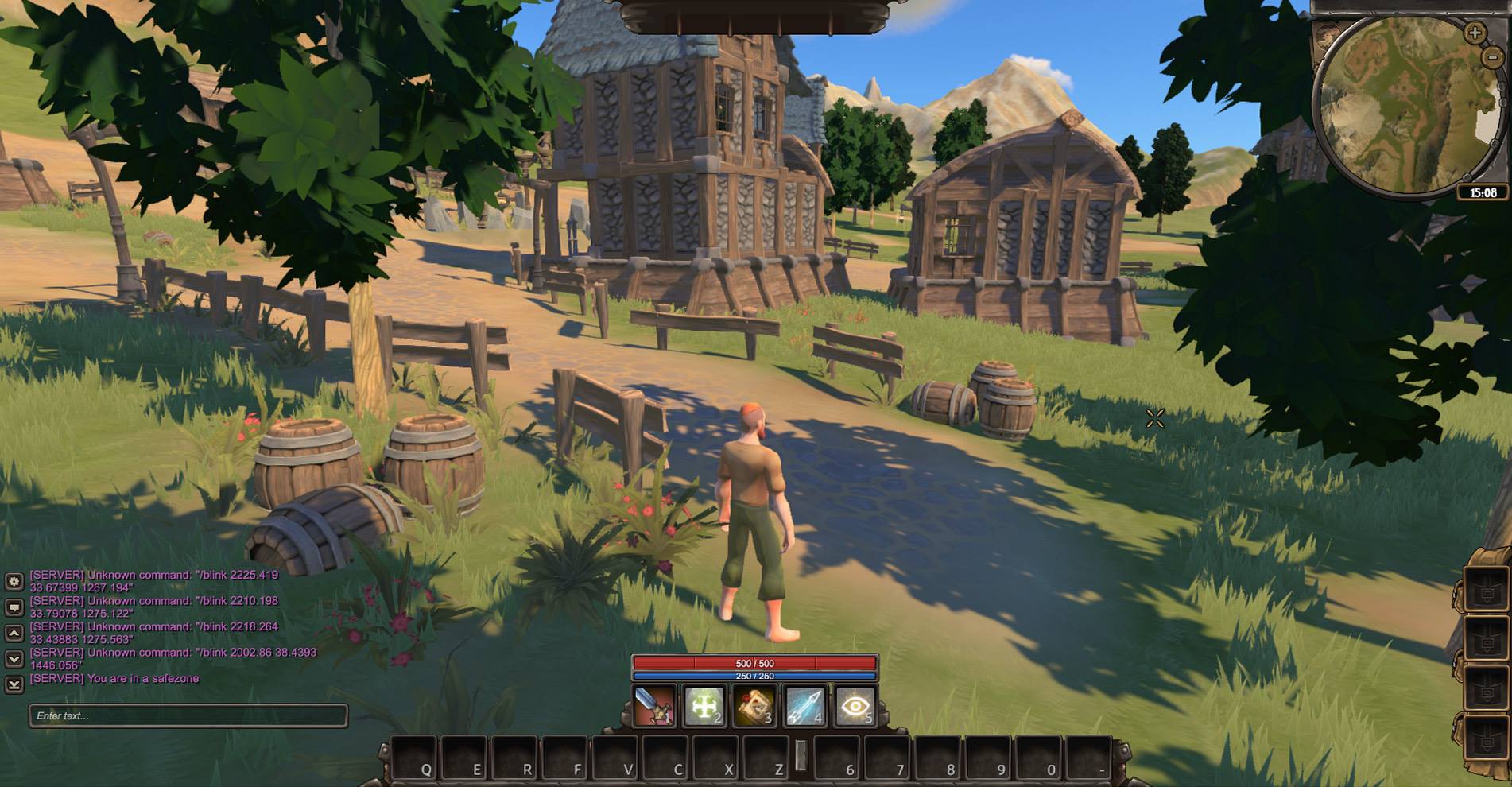The image size is (1512, 787).
Task: Click the chat message bubble icon
Action: pos(13,607)
